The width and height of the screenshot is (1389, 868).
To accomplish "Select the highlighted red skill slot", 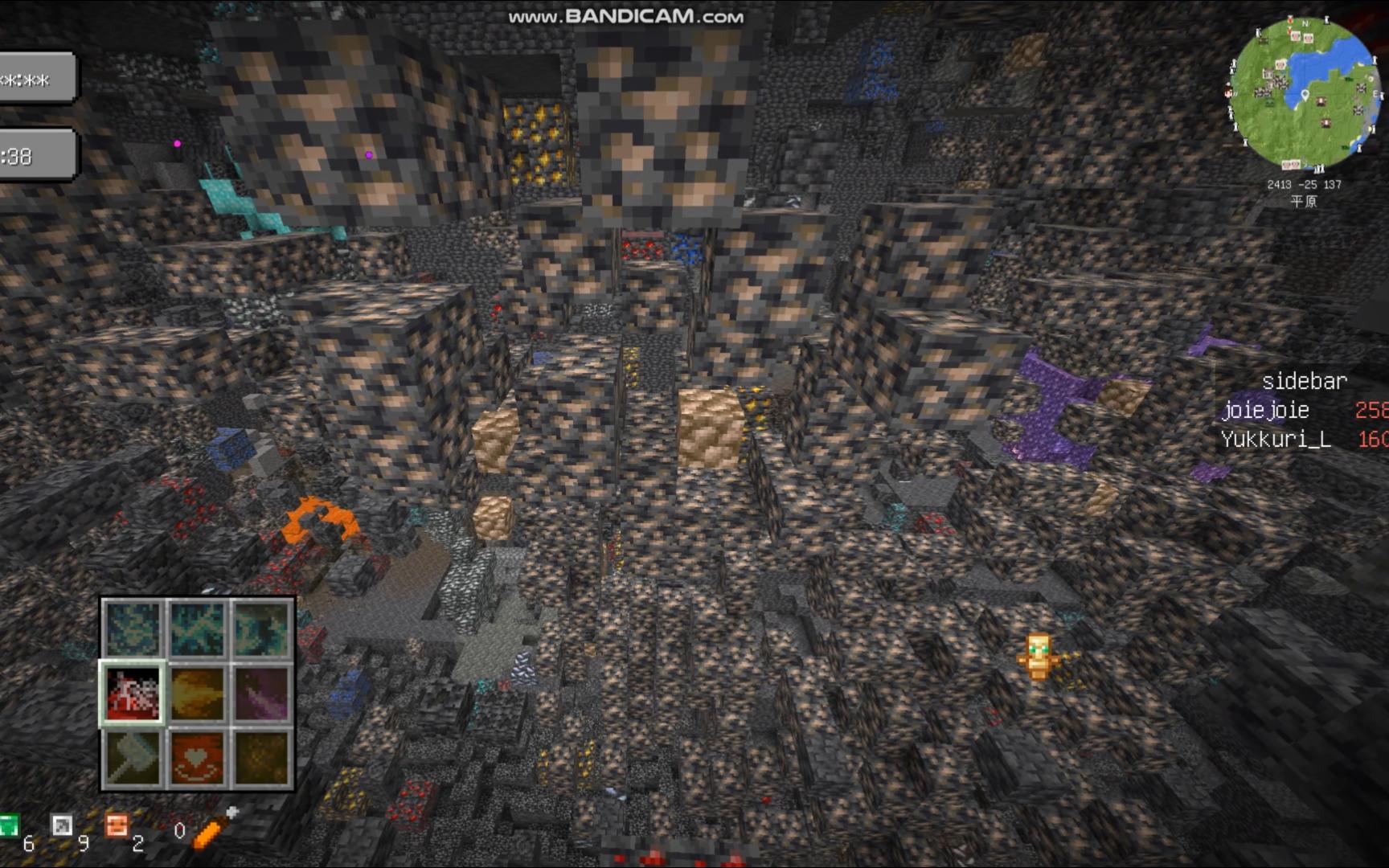I will click(x=133, y=694).
